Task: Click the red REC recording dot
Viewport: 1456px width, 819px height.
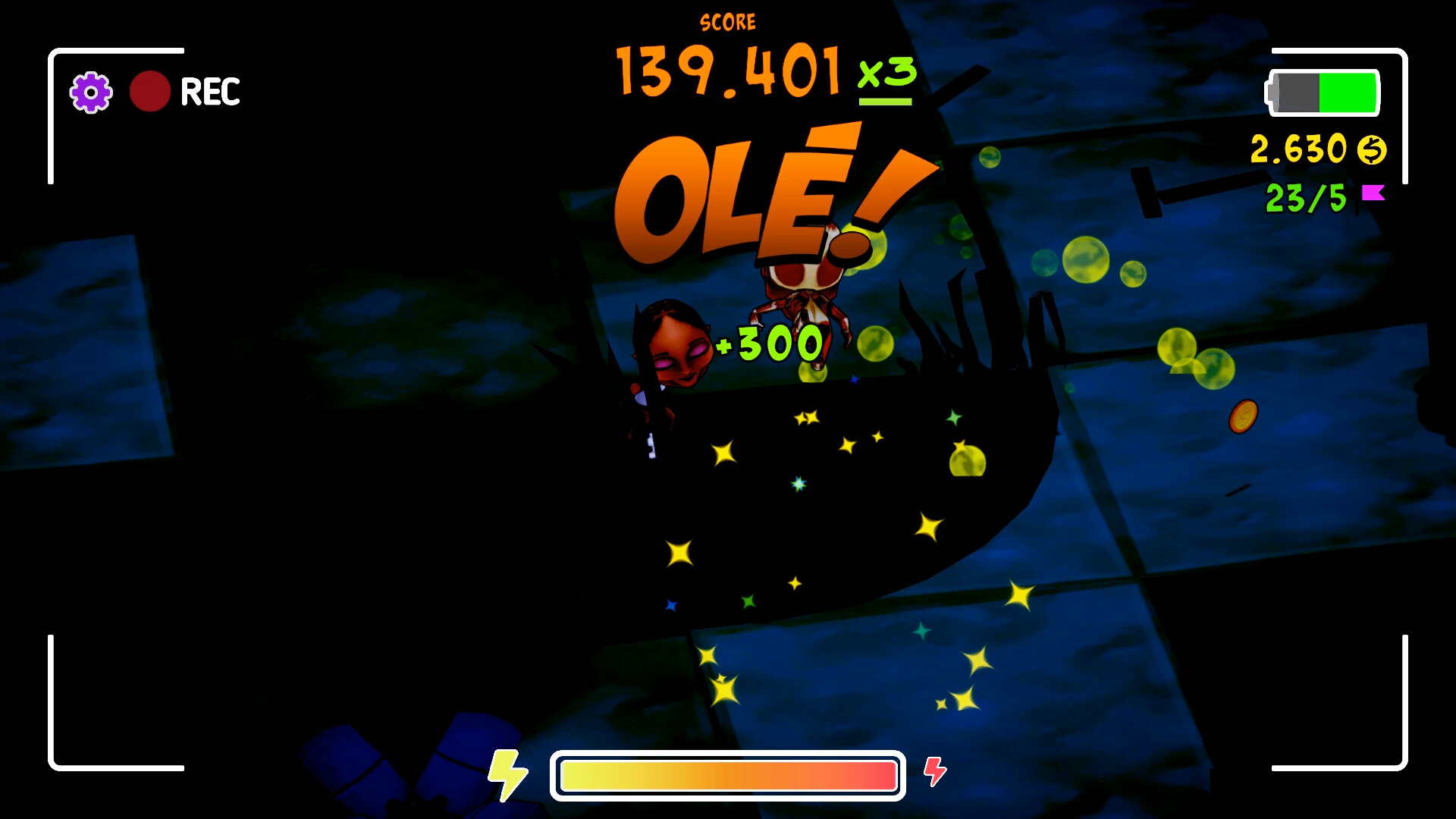Action: [x=151, y=93]
